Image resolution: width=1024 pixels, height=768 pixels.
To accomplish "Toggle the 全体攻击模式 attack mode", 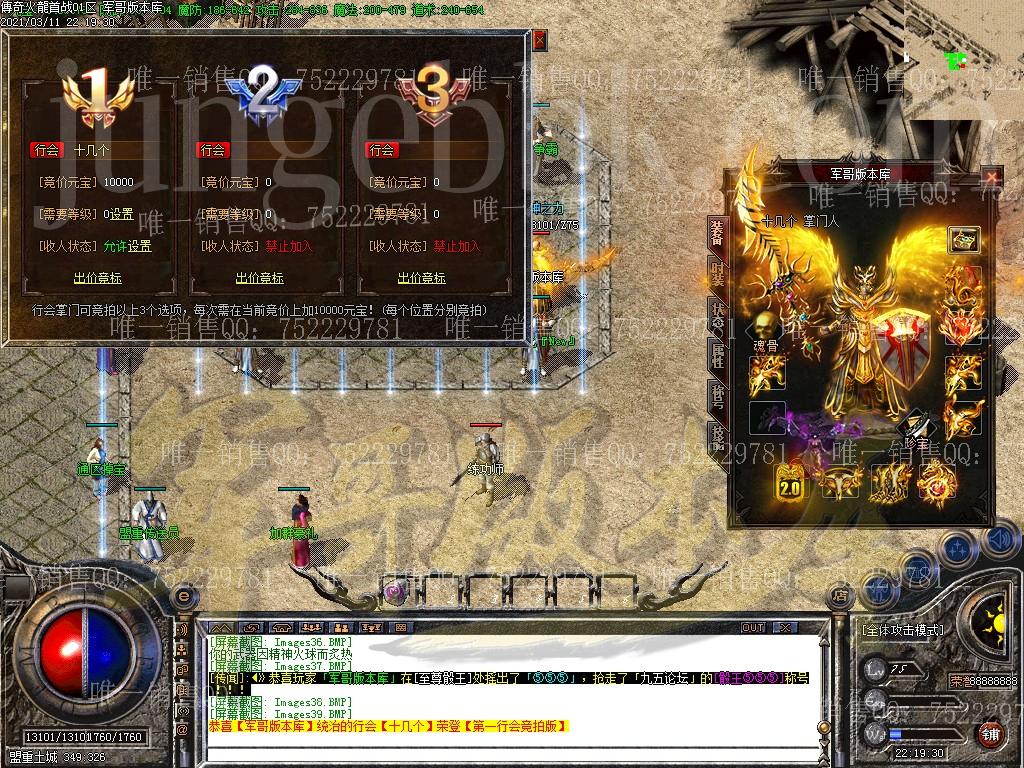I will [x=902, y=630].
